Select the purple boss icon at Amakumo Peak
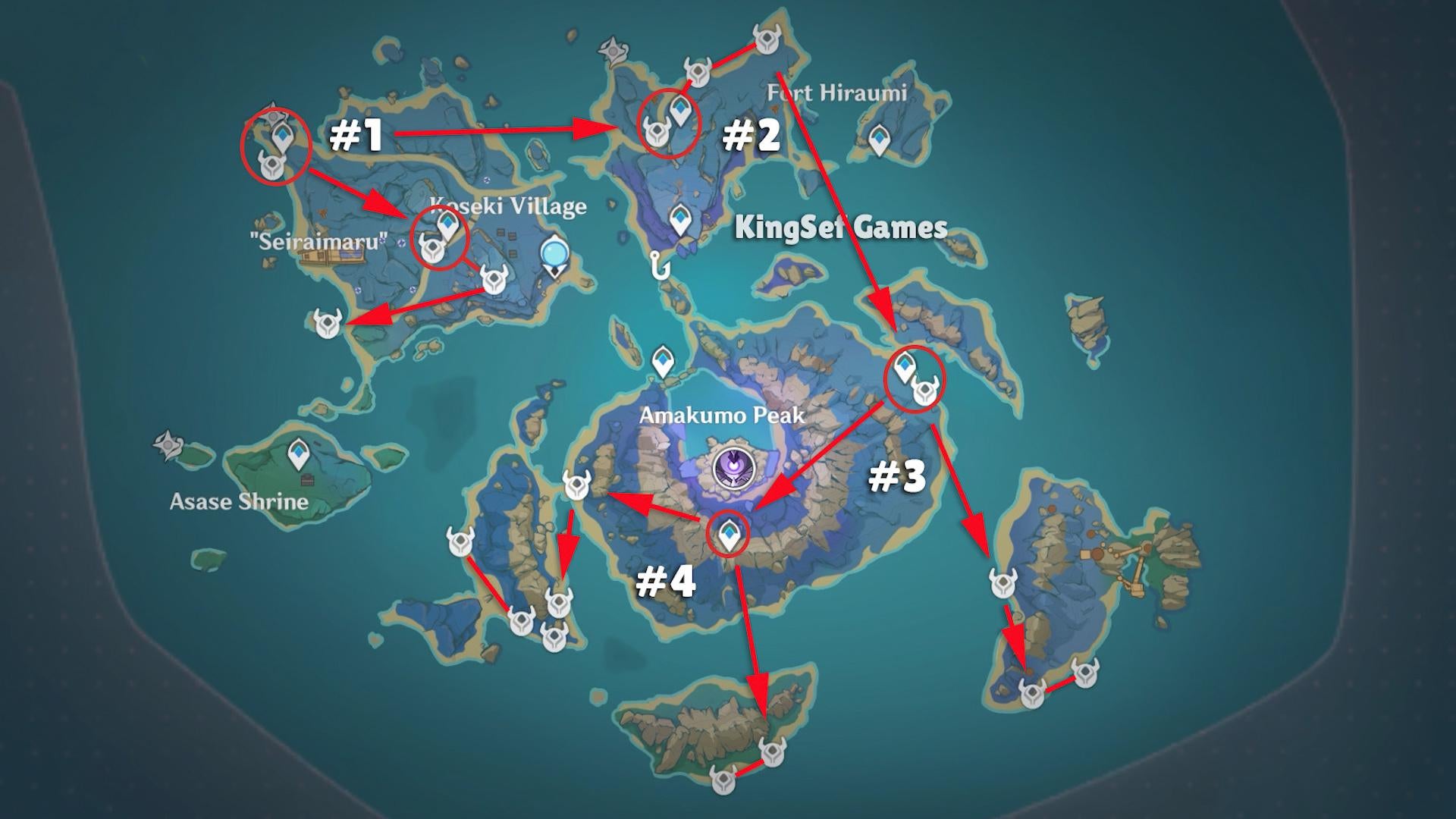Image resolution: width=1456 pixels, height=819 pixels. (x=734, y=467)
